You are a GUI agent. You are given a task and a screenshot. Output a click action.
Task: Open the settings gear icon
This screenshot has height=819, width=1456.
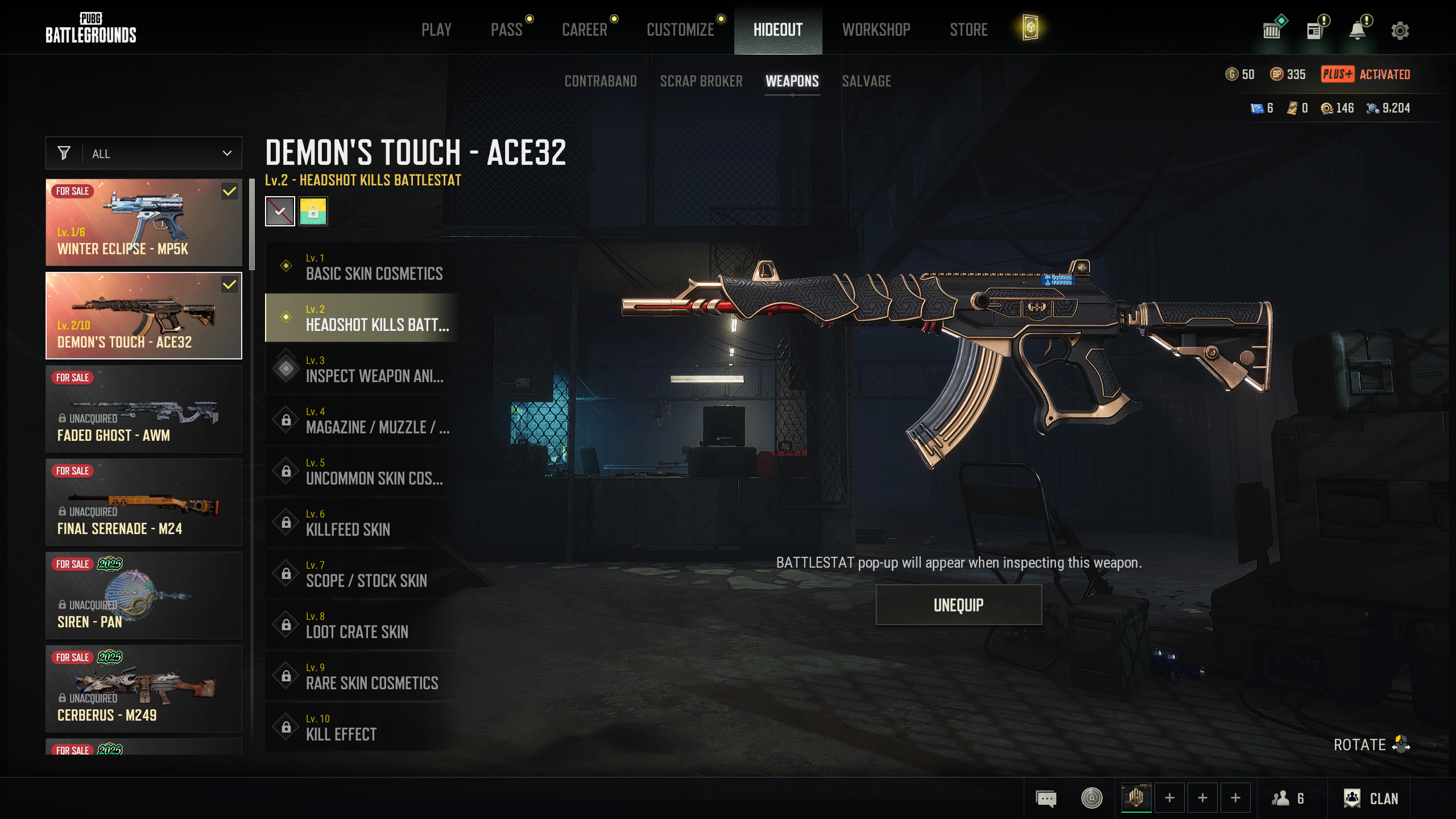(1400, 31)
